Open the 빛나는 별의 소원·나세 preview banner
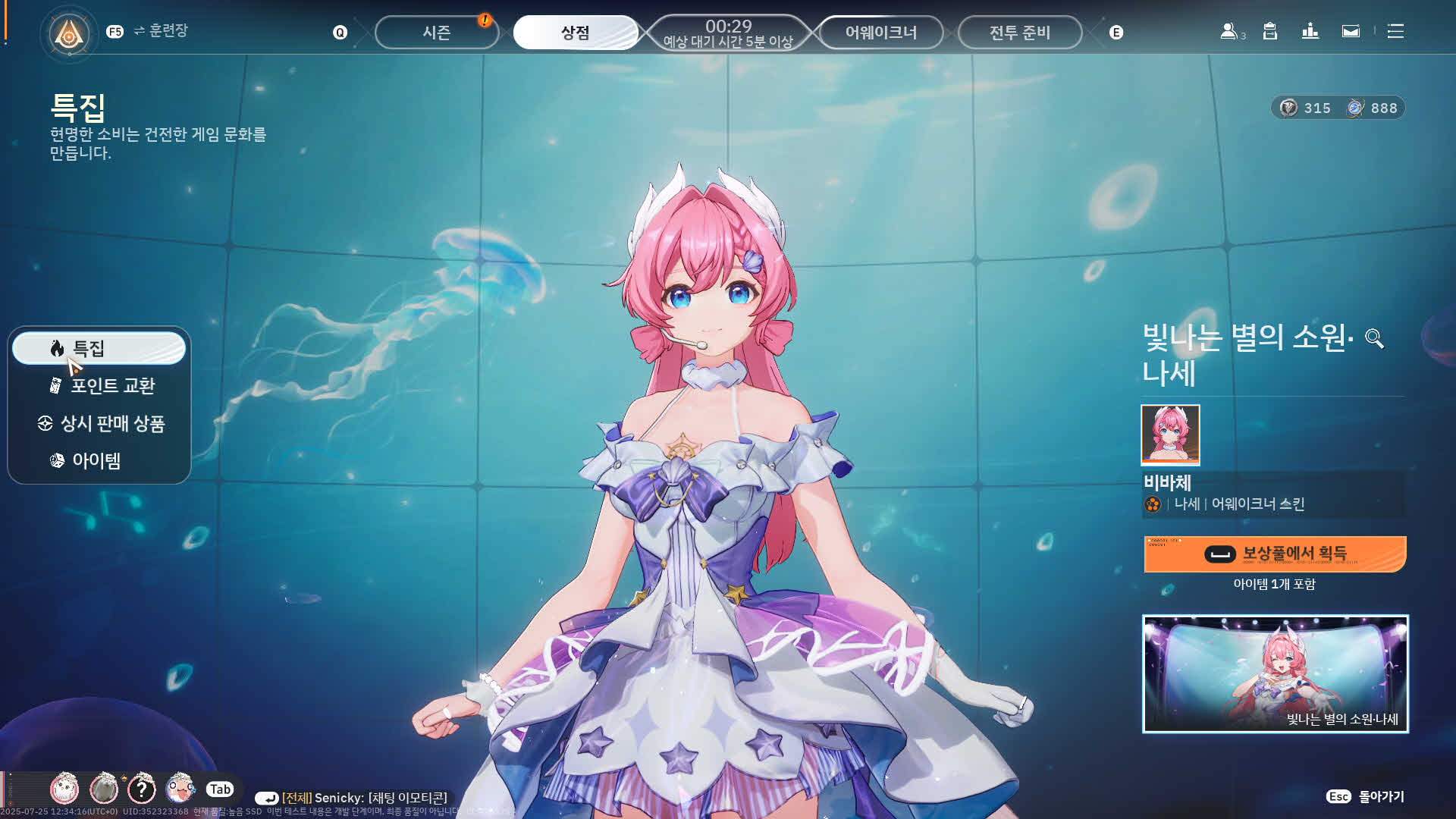The width and height of the screenshot is (1456, 819). coord(1275,673)
